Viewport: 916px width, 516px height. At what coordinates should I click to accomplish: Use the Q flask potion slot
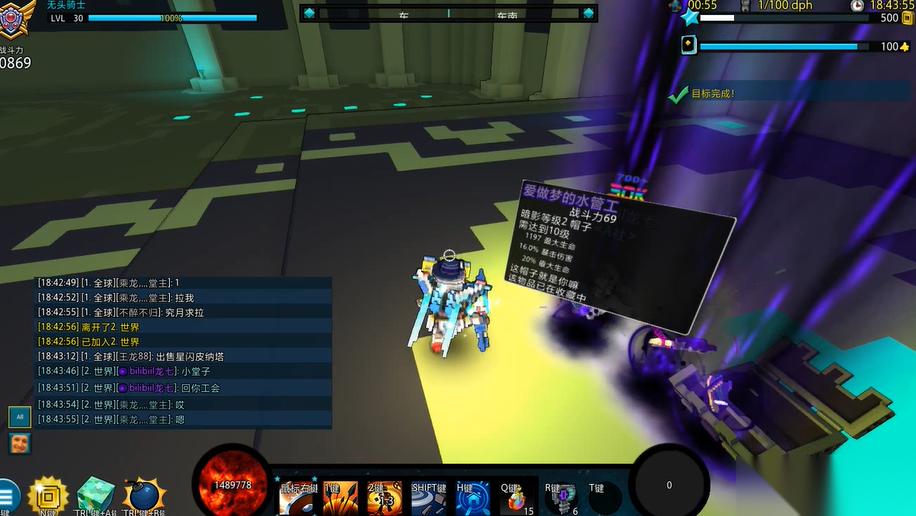tap(516, 496)
